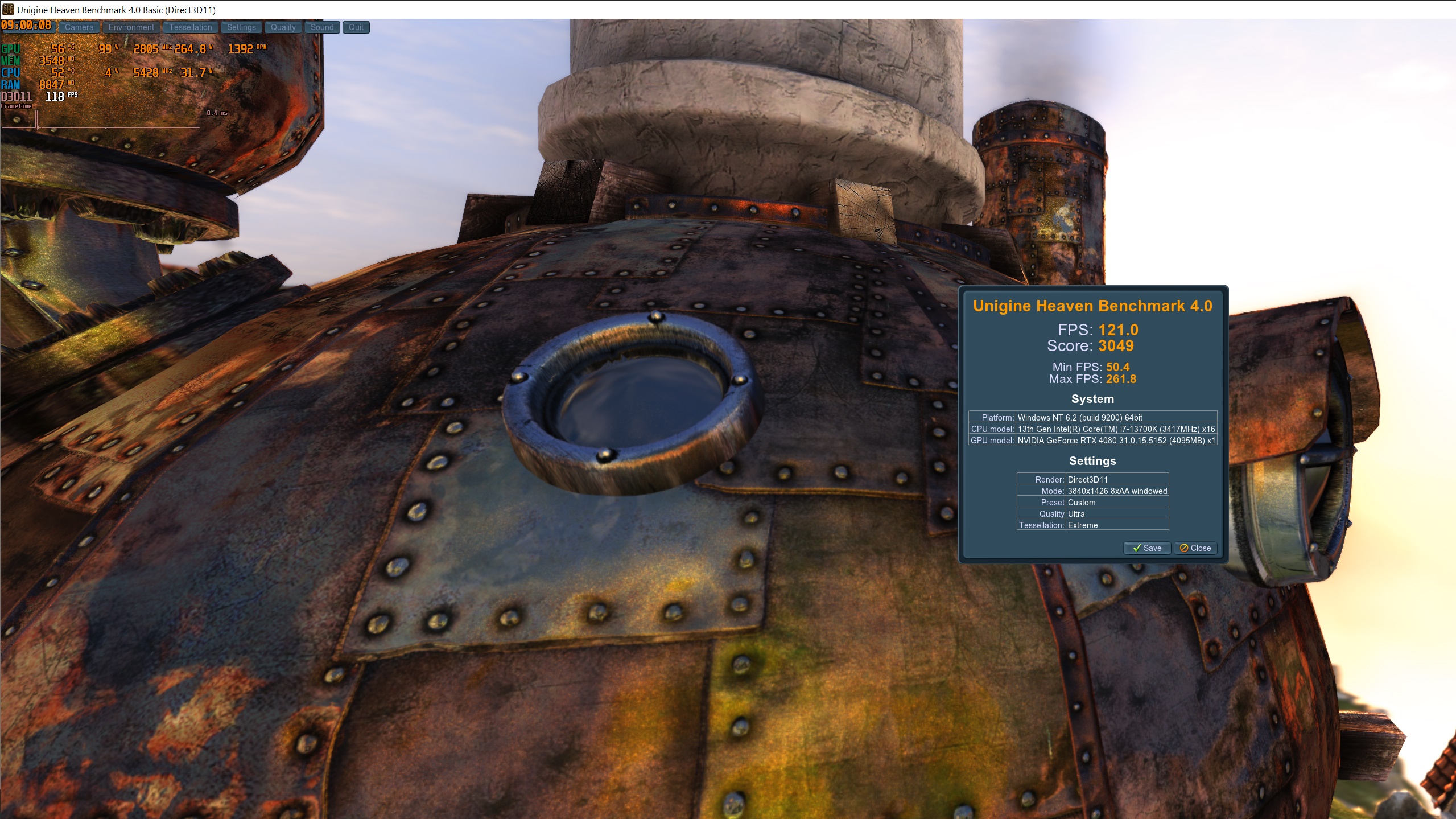Open the Camera menu
Screen dimensions: 1456x819
(79, 27)
